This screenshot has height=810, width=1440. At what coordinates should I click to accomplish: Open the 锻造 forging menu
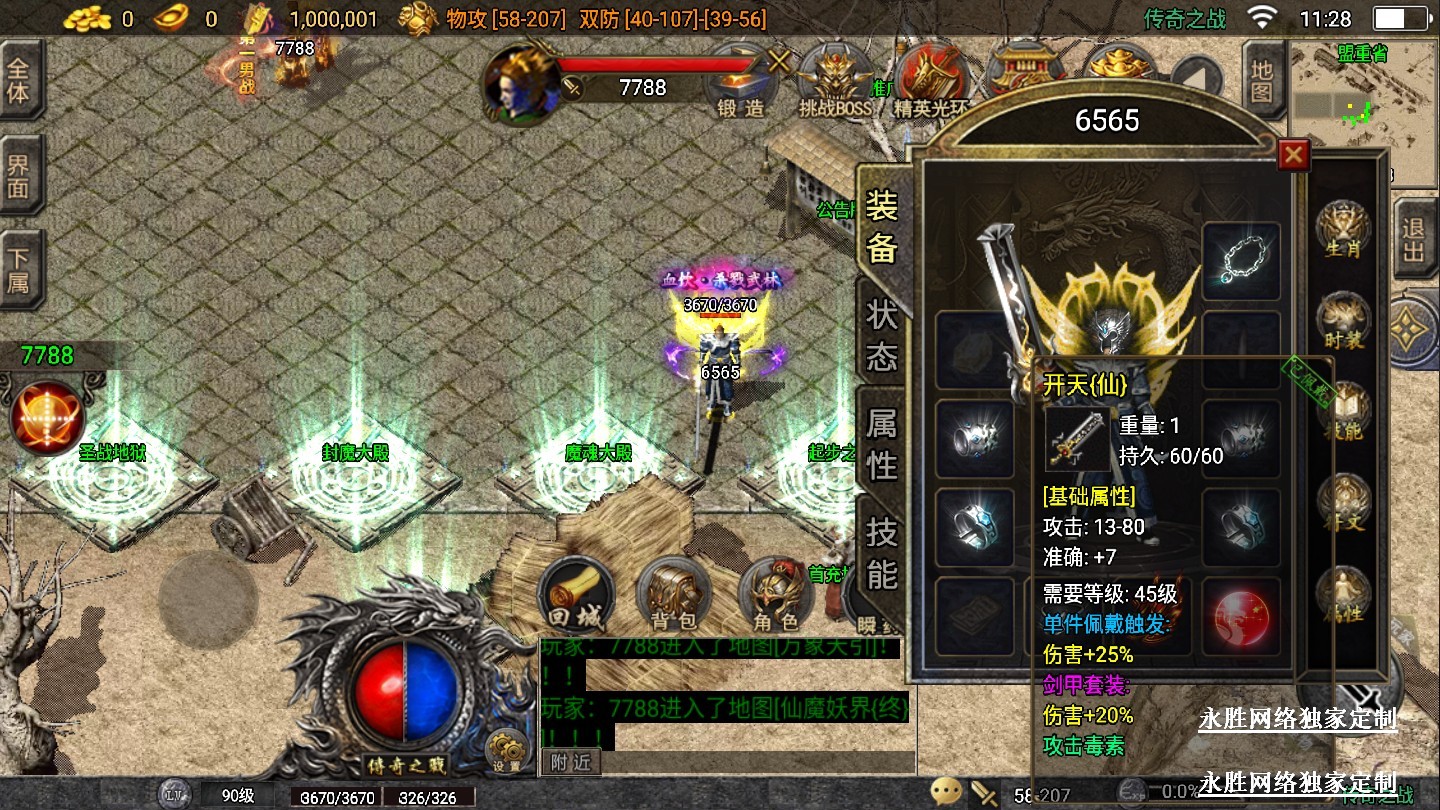pyautogui.click(x=741, y=83)
